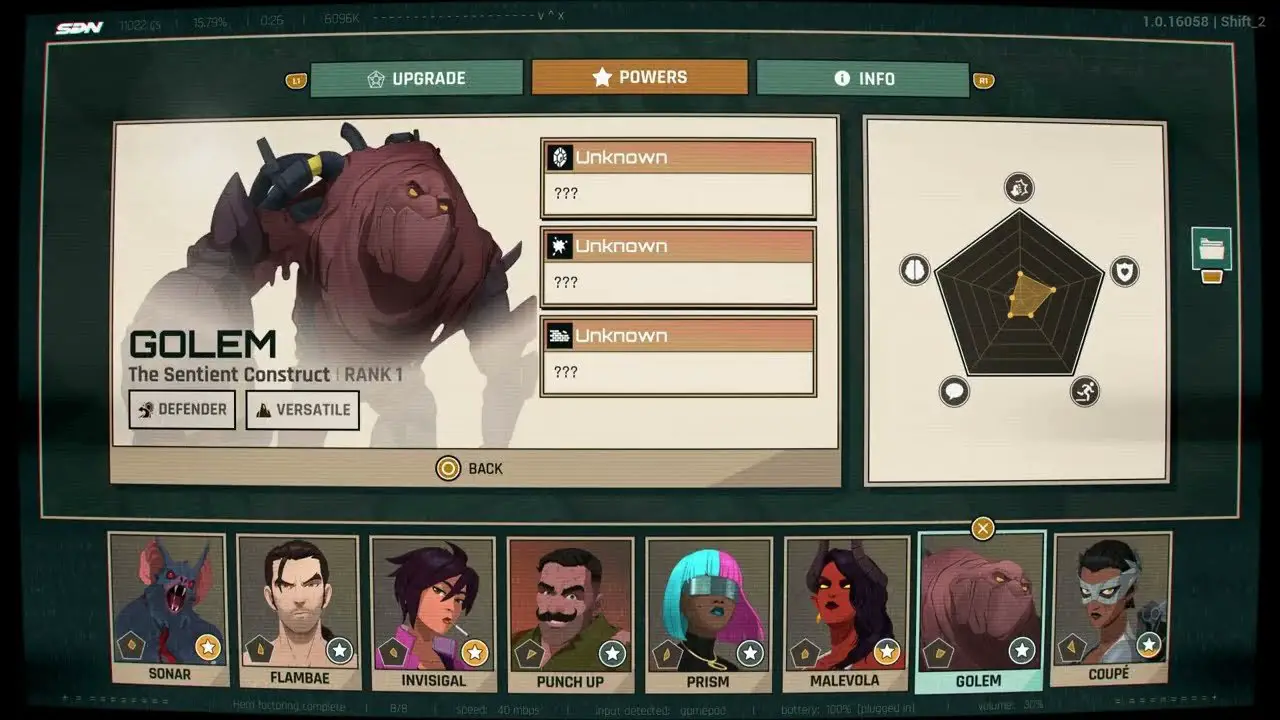The height and width of the screenshot is (720, 1280).
Task: Open the Powers tab
Action: coord(639,77)
